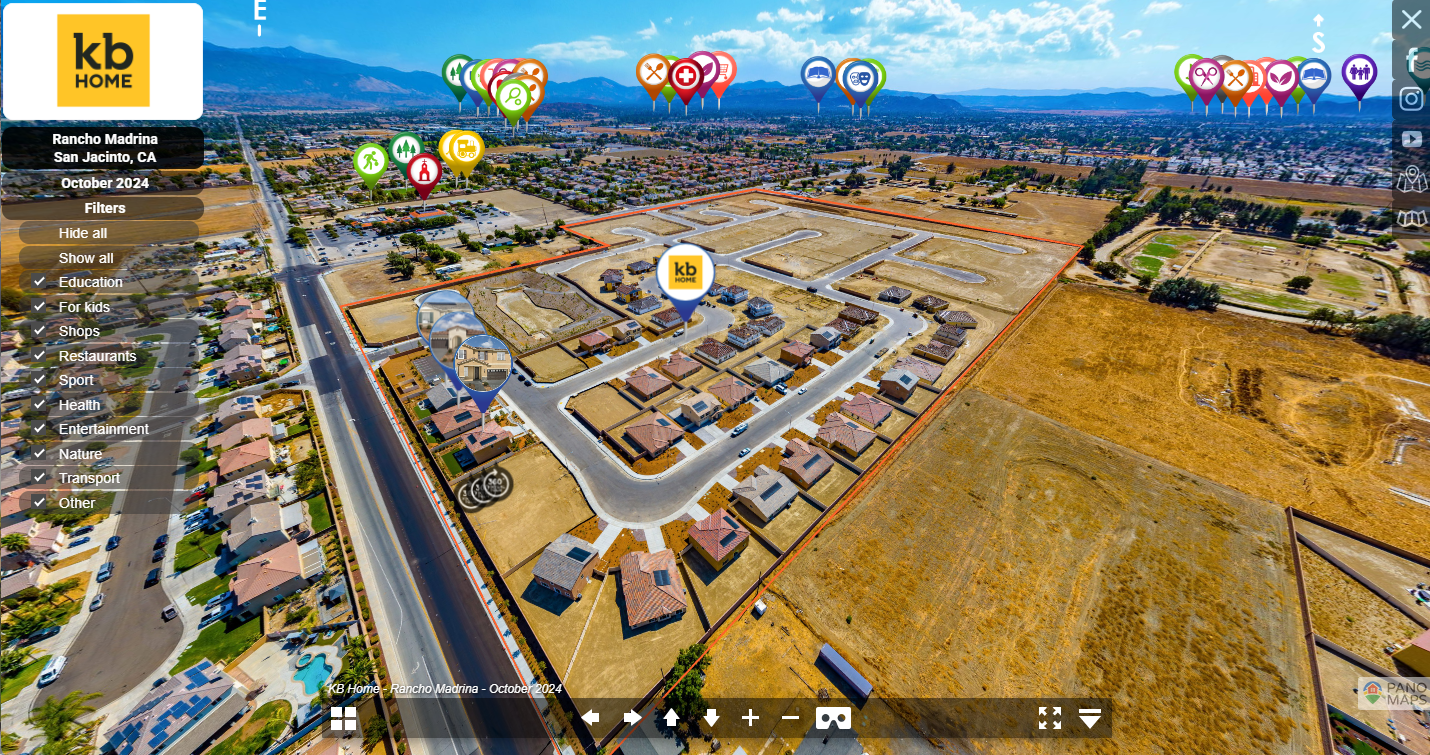Open the YouTube link
Viewport: 1430px width, 755px height.
[x=1411, y=139]
